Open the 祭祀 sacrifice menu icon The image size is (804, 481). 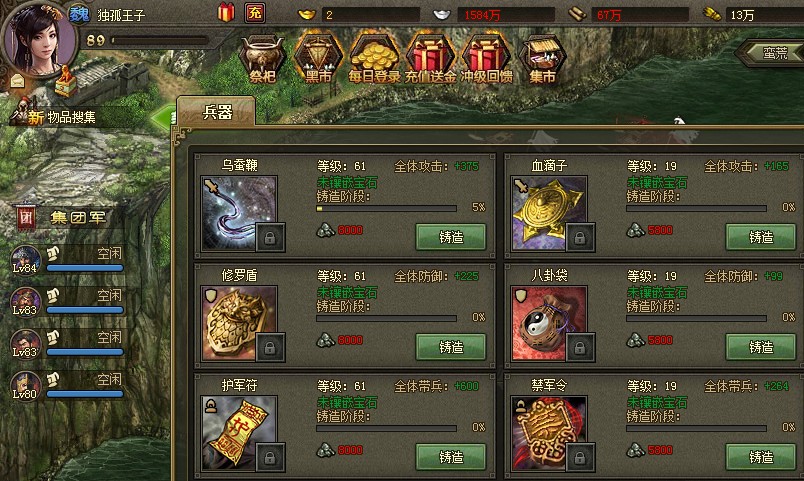[263, 58]
